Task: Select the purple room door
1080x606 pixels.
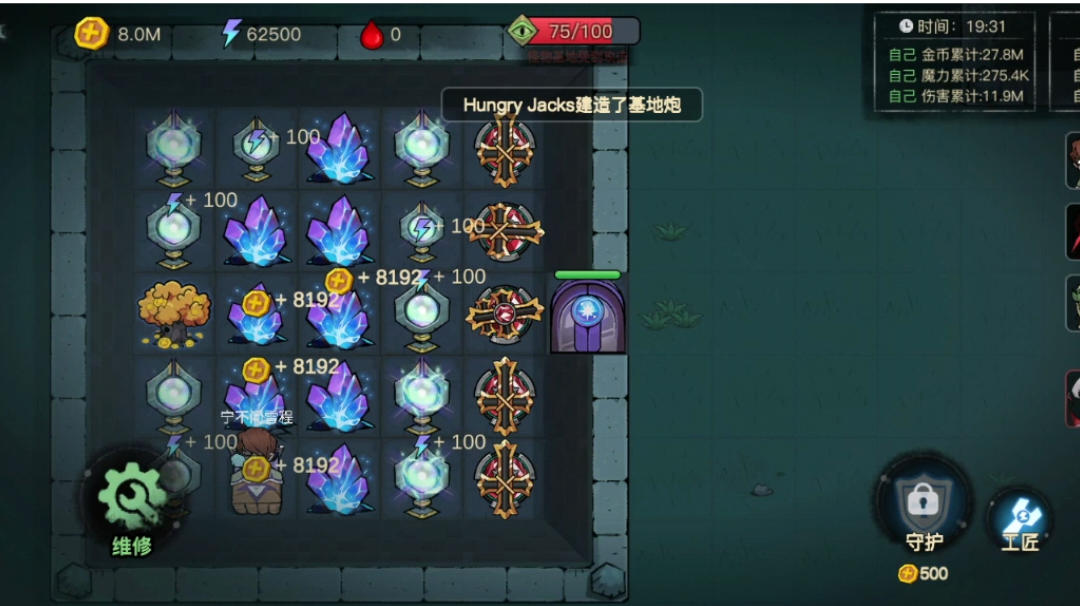Action: [588, 316]
